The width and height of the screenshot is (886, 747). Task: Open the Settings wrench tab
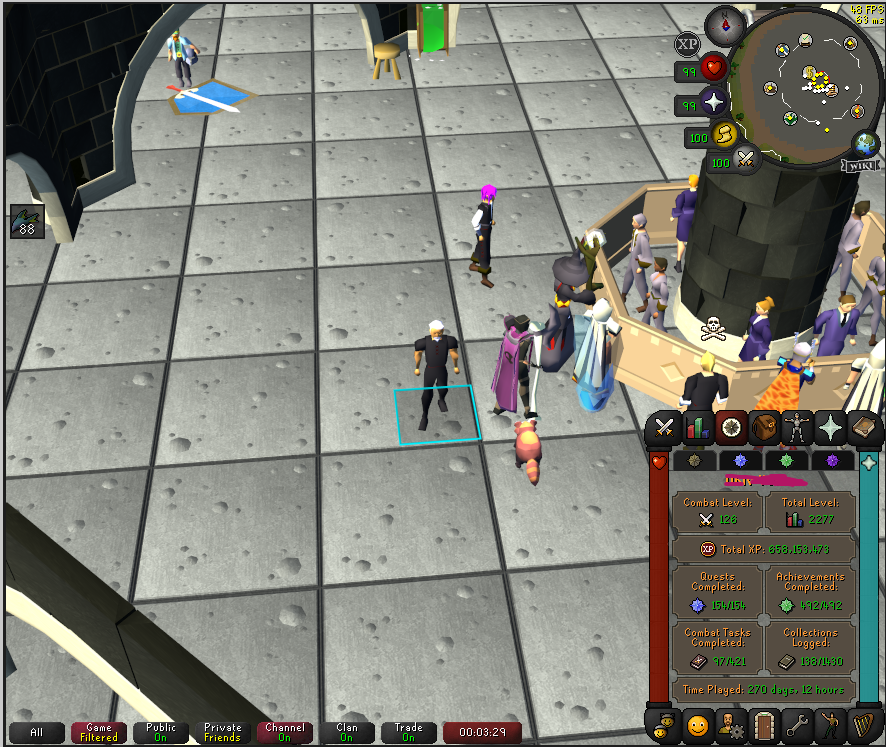(x=798, y=723)
